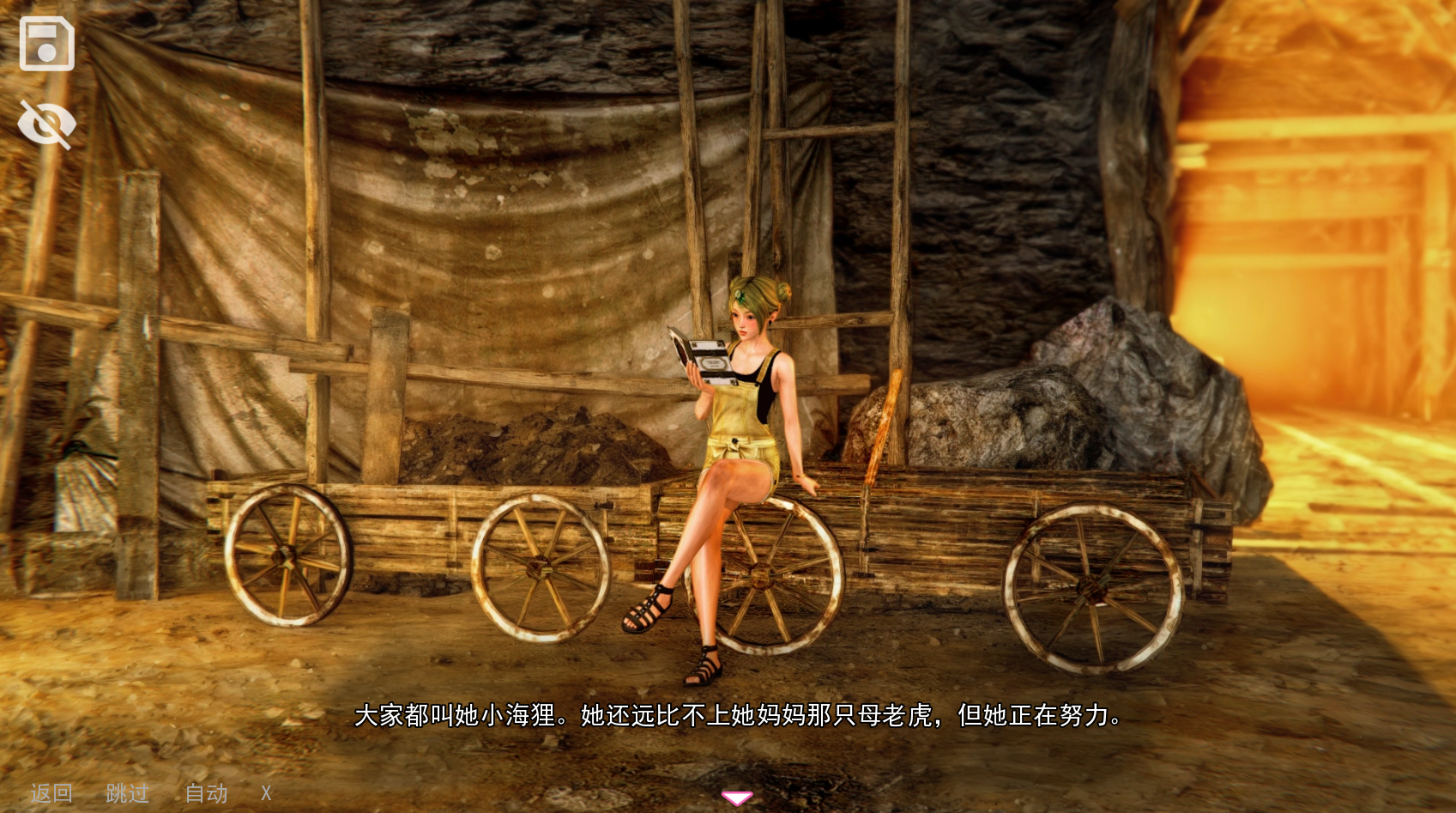The height and width of the screenshot is (813, 1456).
Task: Skip dialogue with the 跳过 button
Action: pos(127,793)
